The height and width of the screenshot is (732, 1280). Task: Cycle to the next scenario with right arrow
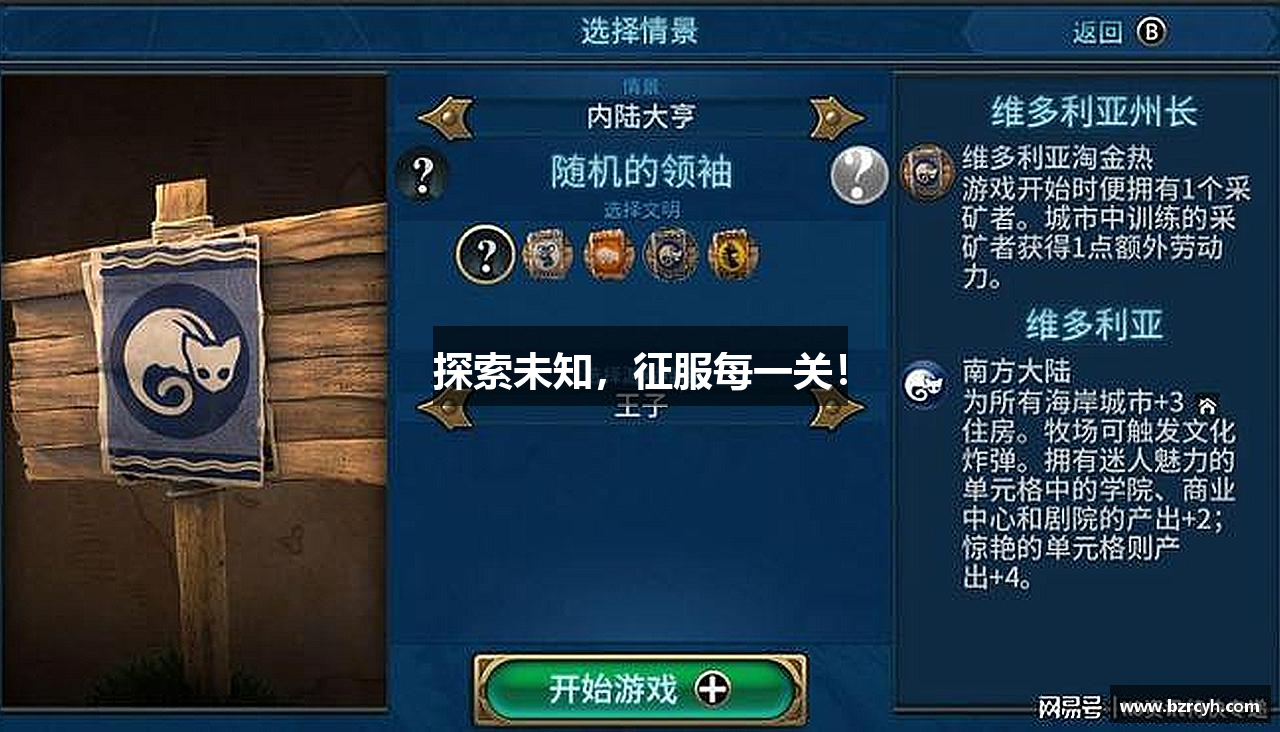click(836, 115)
